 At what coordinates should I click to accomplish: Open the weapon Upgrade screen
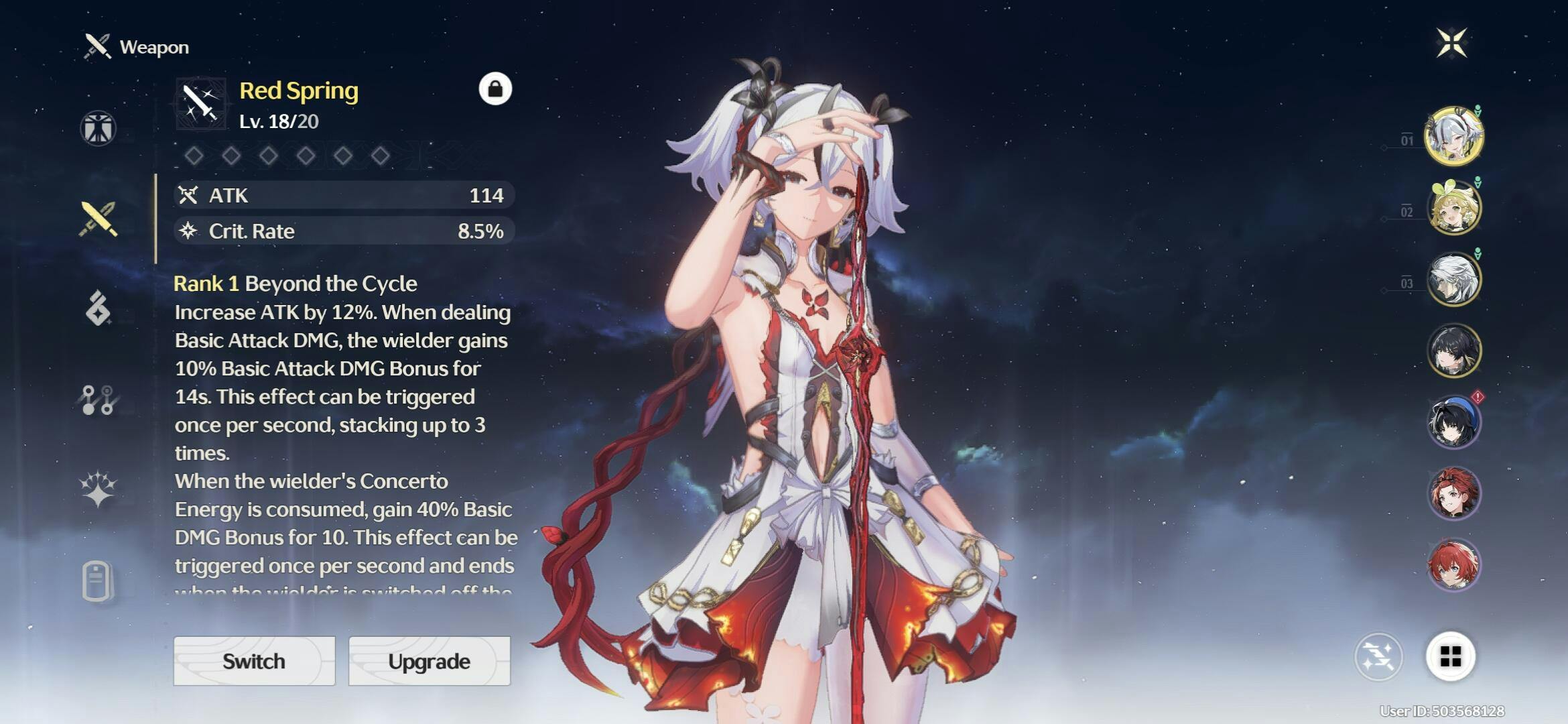point(429,661)
